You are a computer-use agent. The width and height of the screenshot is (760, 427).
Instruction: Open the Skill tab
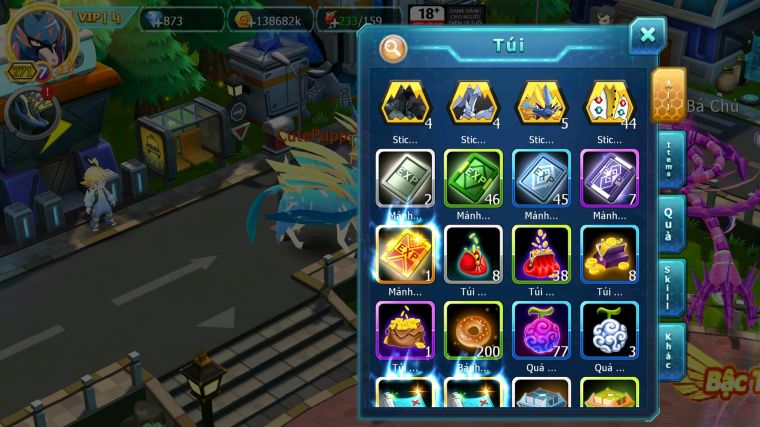[669, 288]
